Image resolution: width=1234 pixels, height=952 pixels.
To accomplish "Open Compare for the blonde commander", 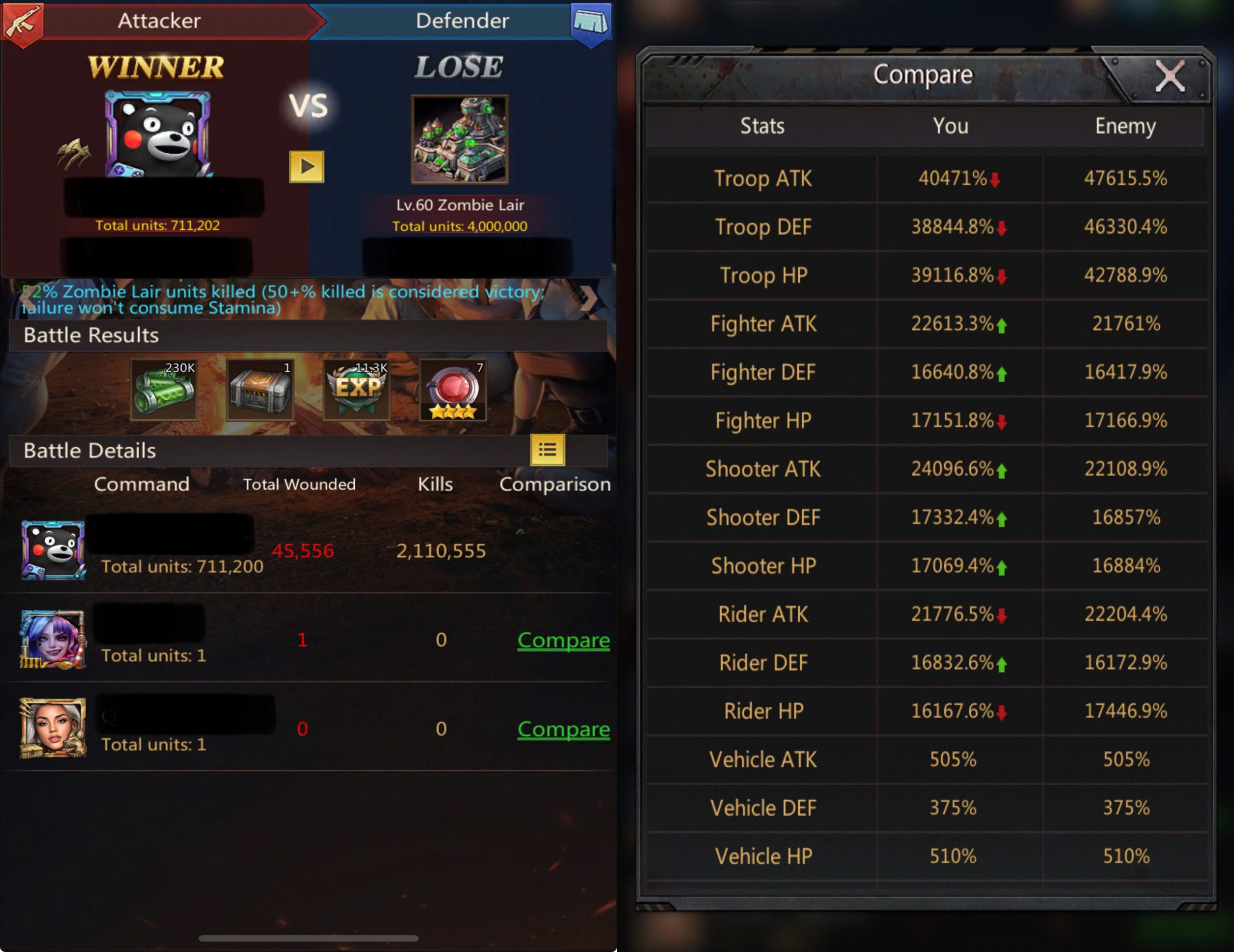I will (563, 729).
